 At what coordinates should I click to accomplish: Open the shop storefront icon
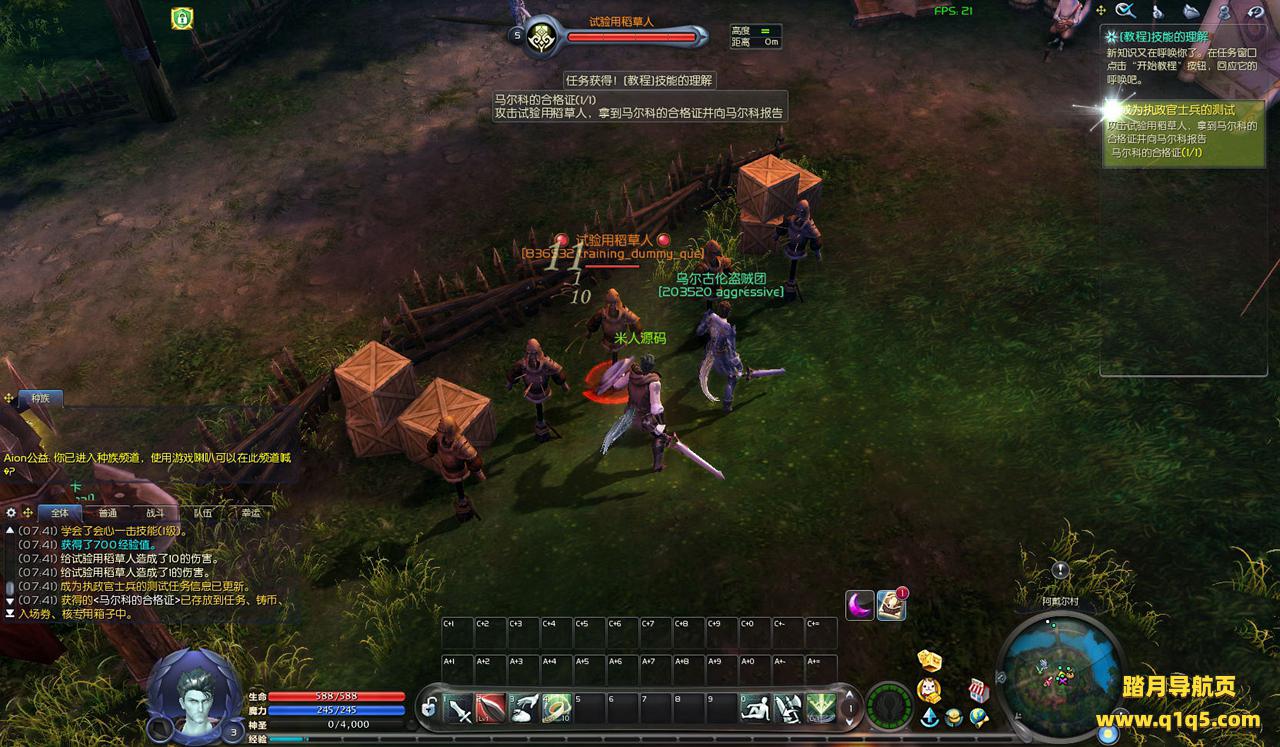click(x=978, y=690)
